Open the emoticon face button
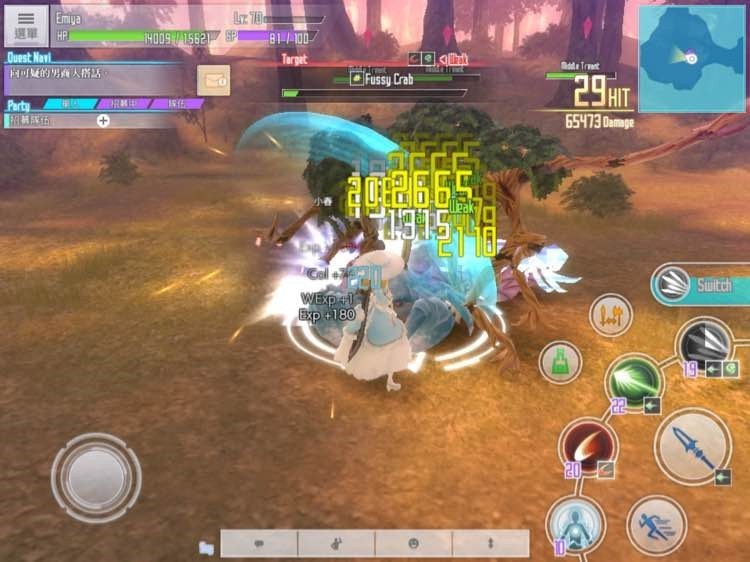This screenshot has width=750, height=562. click(413, 544)
